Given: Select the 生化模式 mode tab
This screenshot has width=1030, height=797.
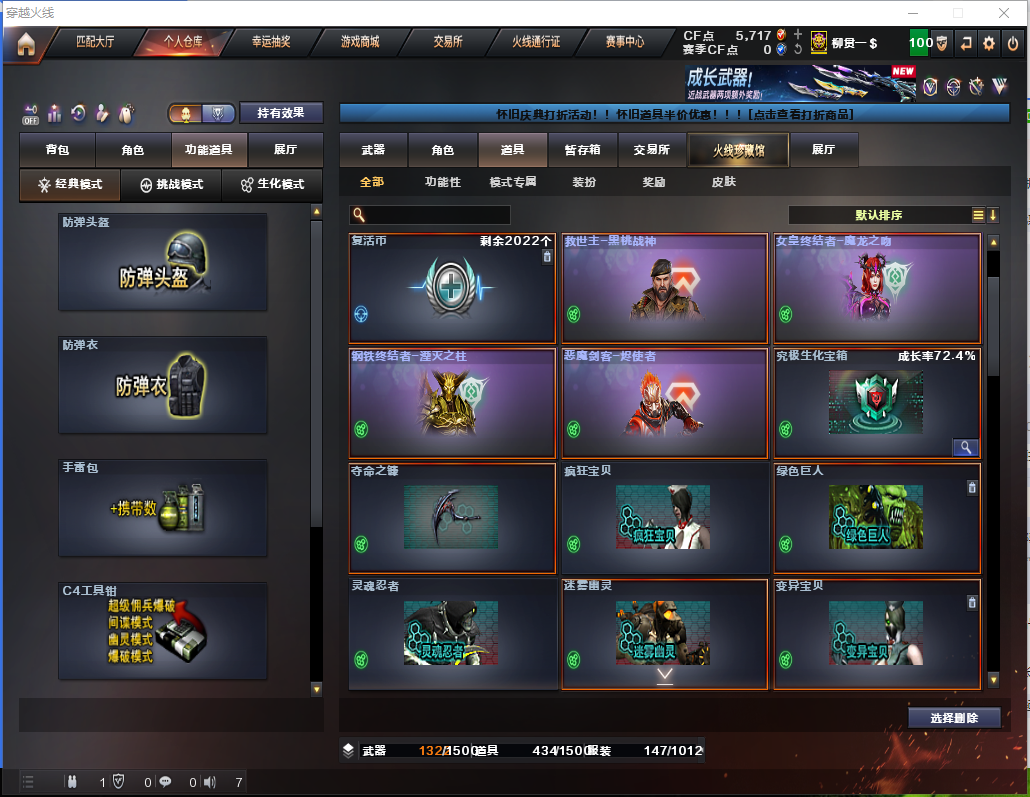Looking at the screenshot, I should [x=272, y=185].
